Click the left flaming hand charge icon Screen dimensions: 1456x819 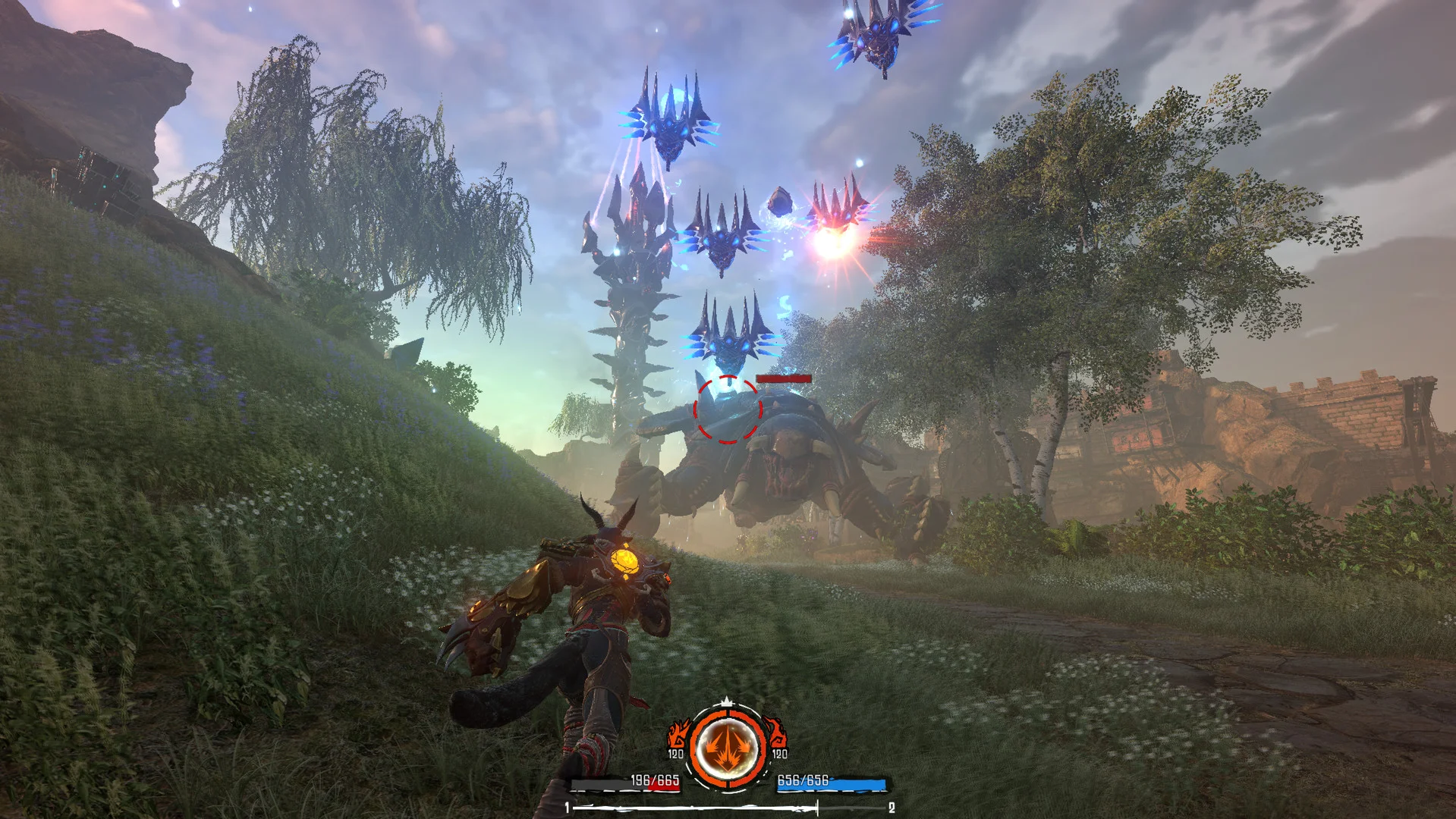(x=678, y=733)
